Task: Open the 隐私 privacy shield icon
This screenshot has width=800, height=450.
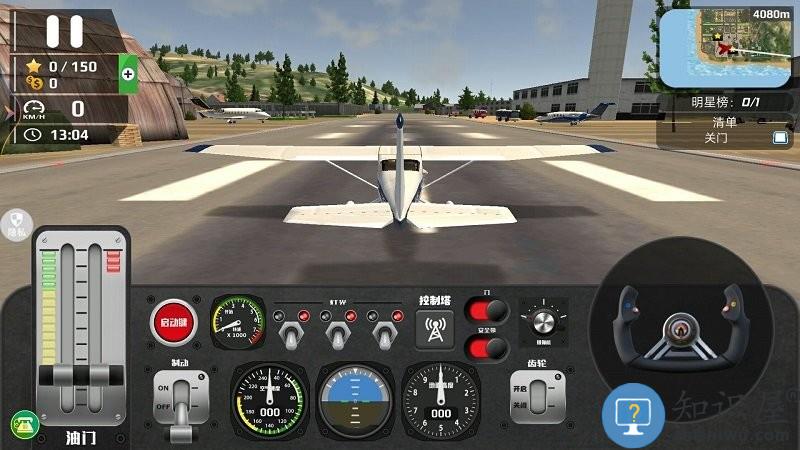Action: tap(17, 223)
